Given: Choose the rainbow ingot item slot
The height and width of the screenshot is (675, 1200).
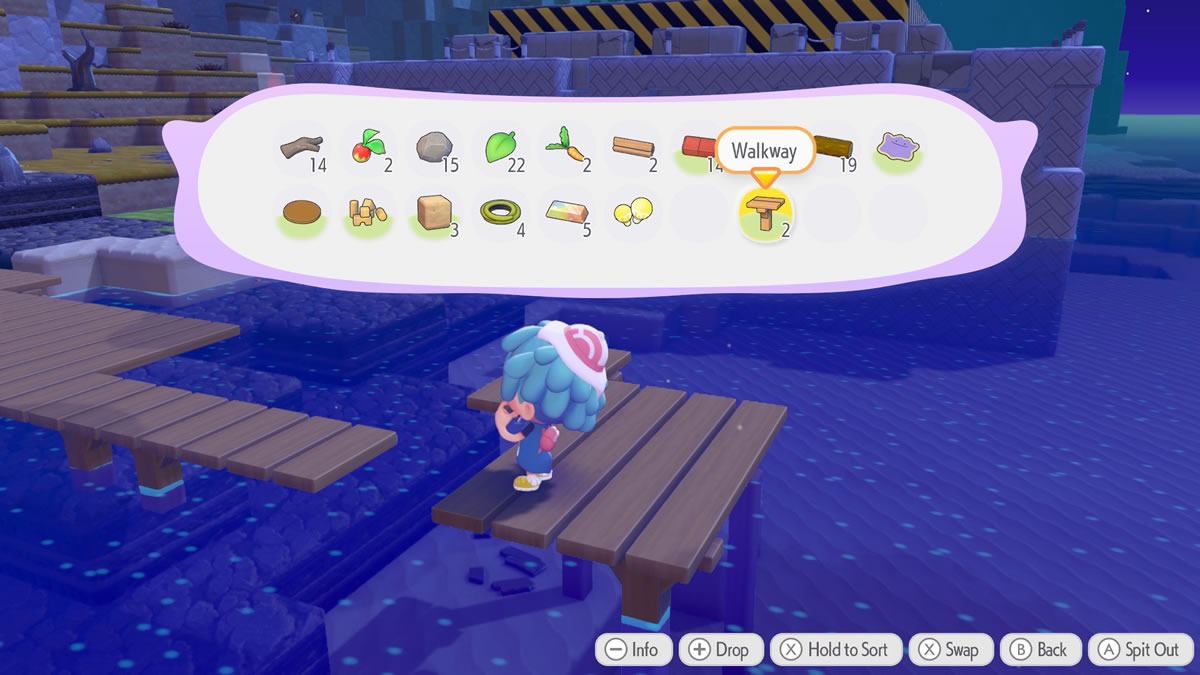Looking at the screenshot, I should [565, 213].
